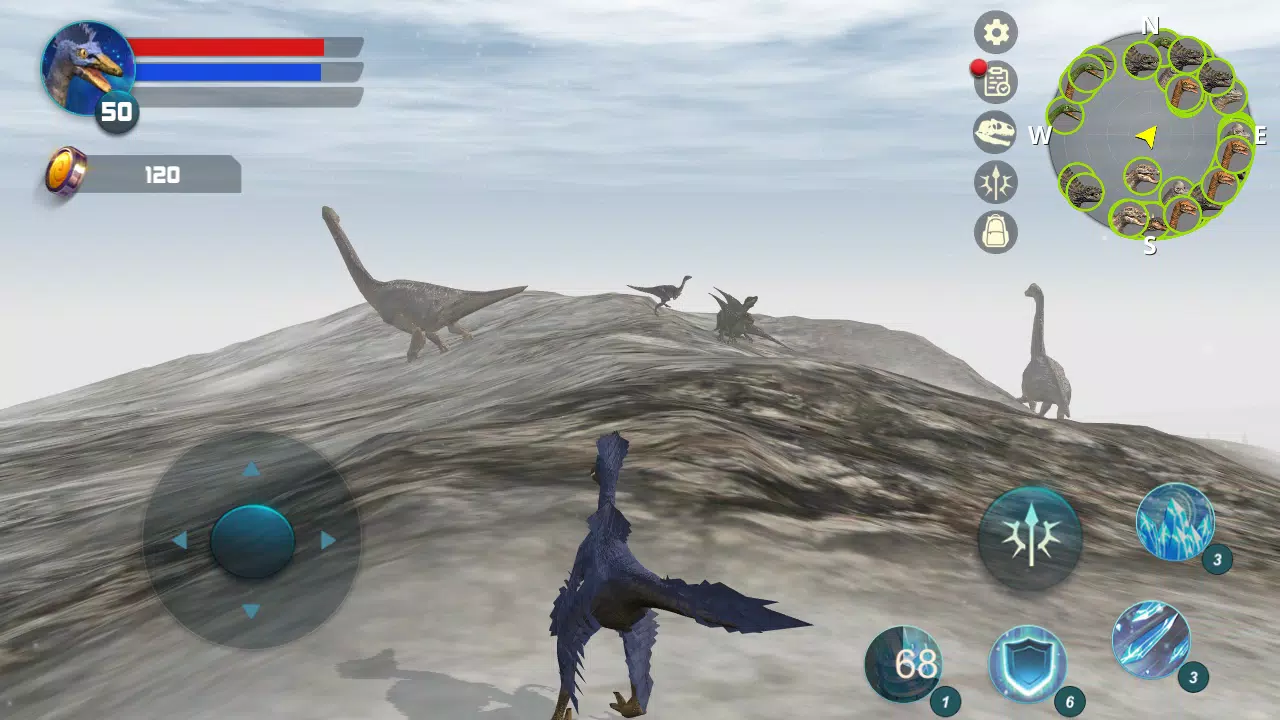Select the trident roar ability icon
Viewport: 1280px width, 720px height.
pyautogui.click(x=1030, y=537)
